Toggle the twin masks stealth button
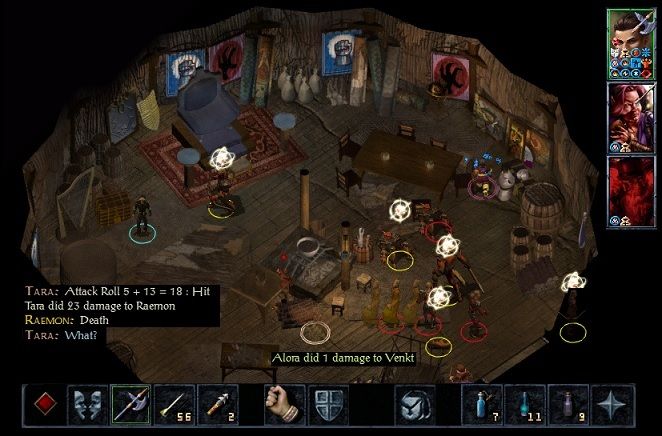Image resolution: width=662 pixels, height=436 pixels. 87,404
